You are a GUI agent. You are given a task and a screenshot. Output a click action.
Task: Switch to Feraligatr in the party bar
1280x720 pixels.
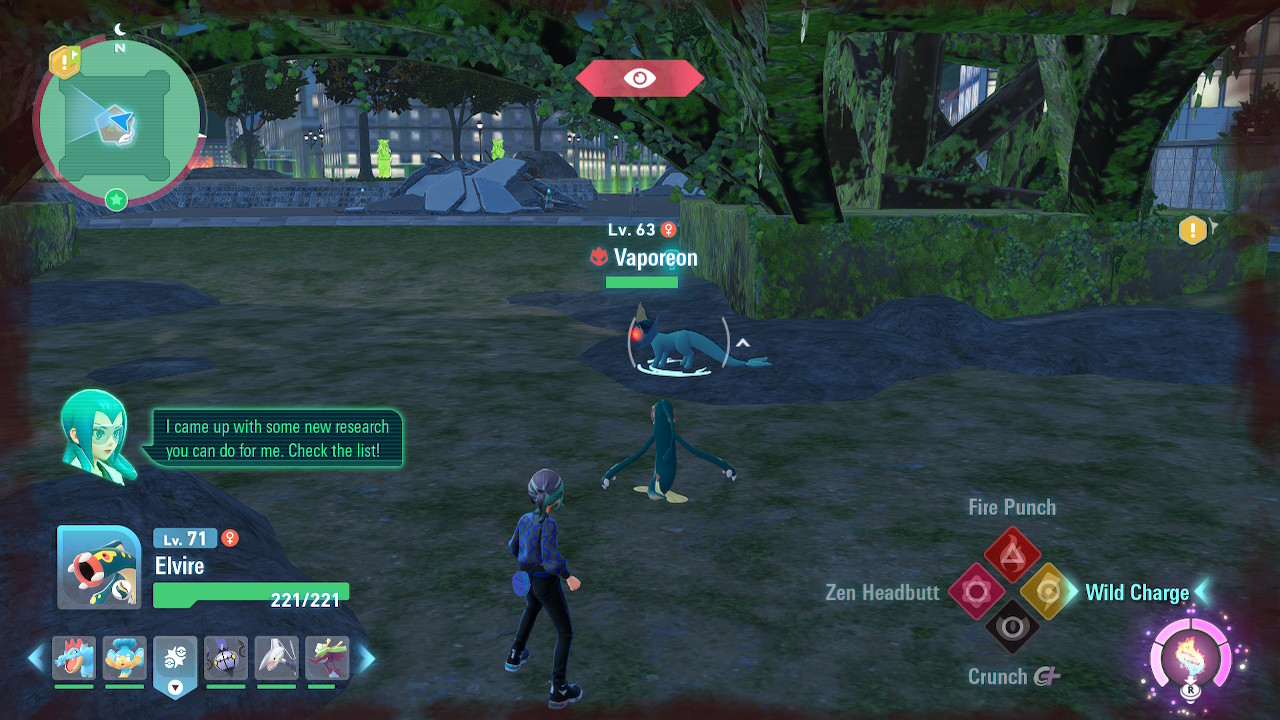click(74, 659)
